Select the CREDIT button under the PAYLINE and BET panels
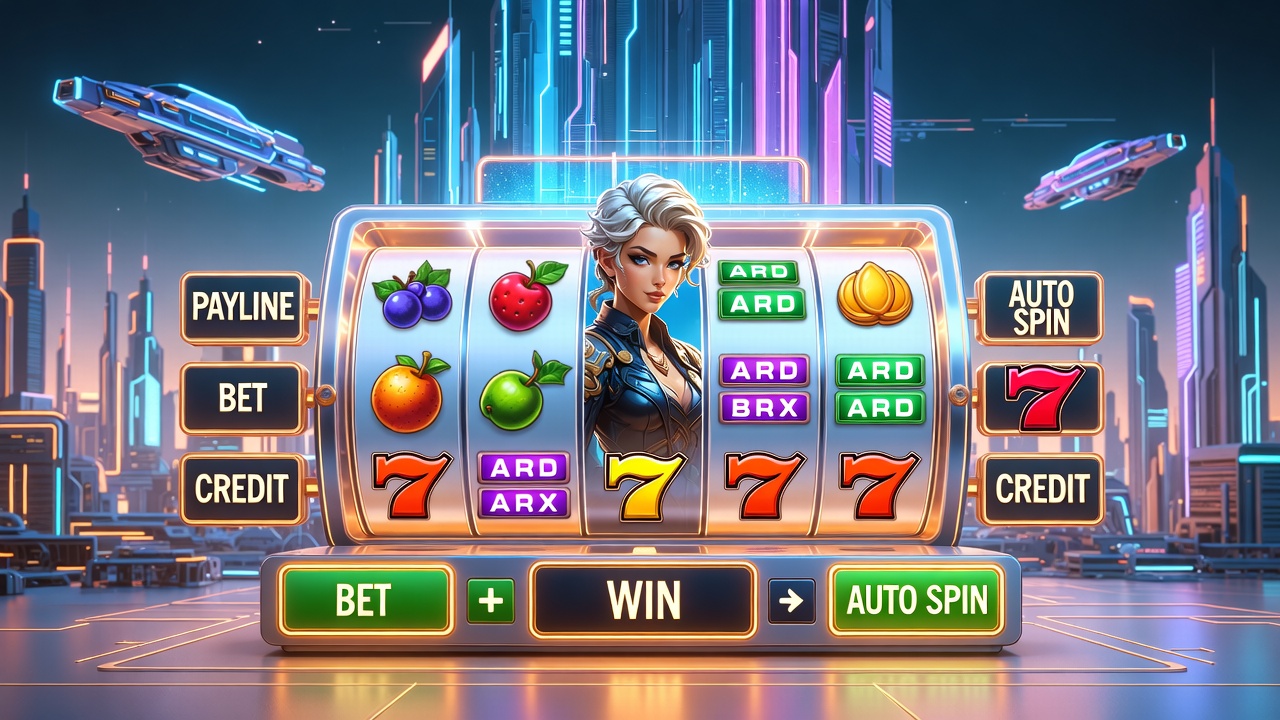1280x720 pixels. [x=243, y=489]
